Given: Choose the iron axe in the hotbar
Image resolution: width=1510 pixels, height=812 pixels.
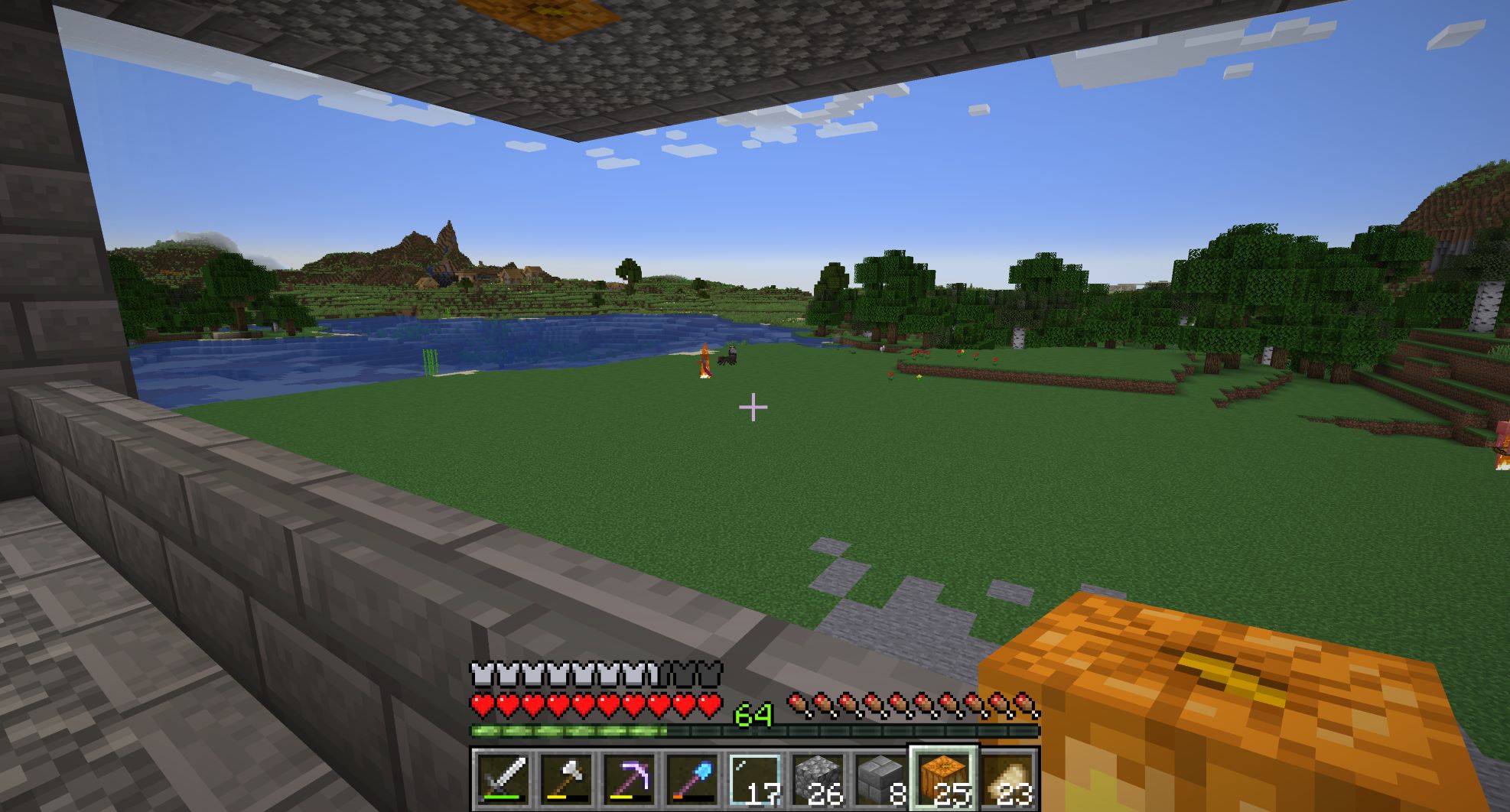Looking at the screenshot, I should coord(566,778).
